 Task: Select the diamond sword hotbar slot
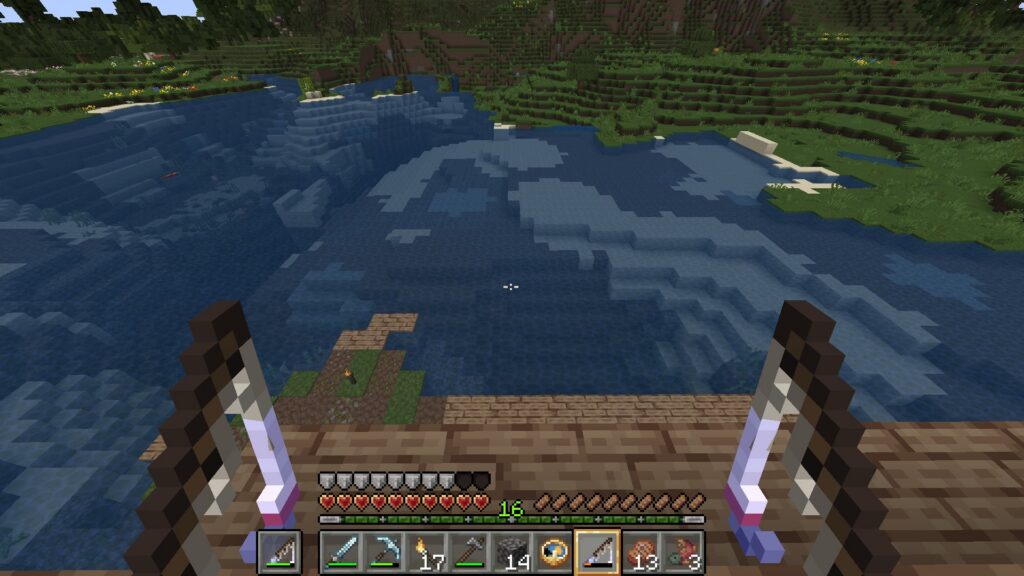(x=341, y=551)
